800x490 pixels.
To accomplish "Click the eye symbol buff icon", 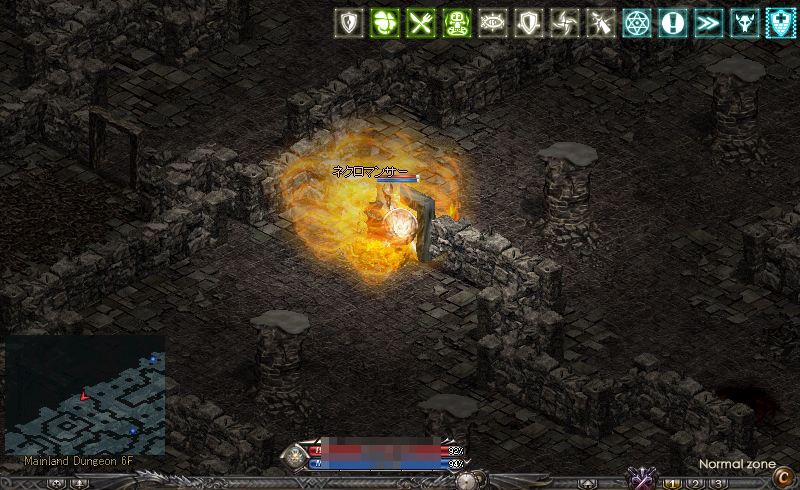I will tap(491, 24).
